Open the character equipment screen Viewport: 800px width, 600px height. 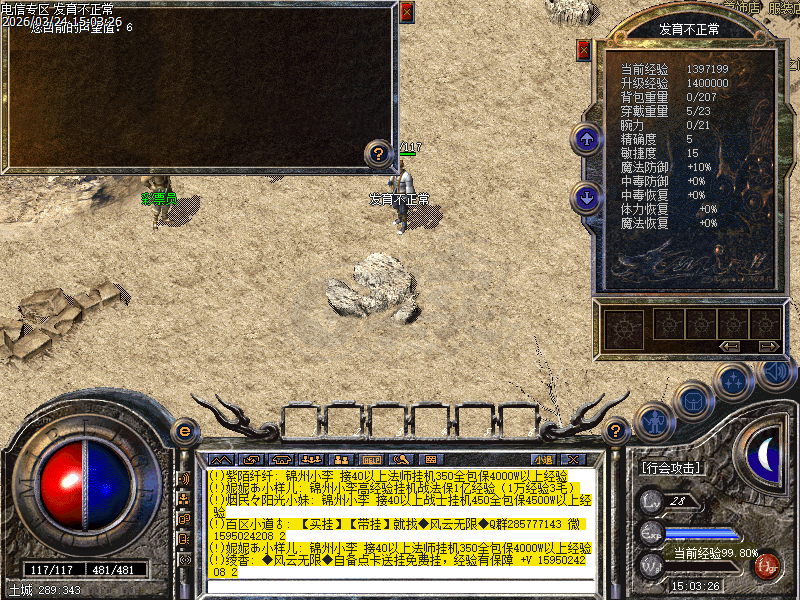(654, 421)
